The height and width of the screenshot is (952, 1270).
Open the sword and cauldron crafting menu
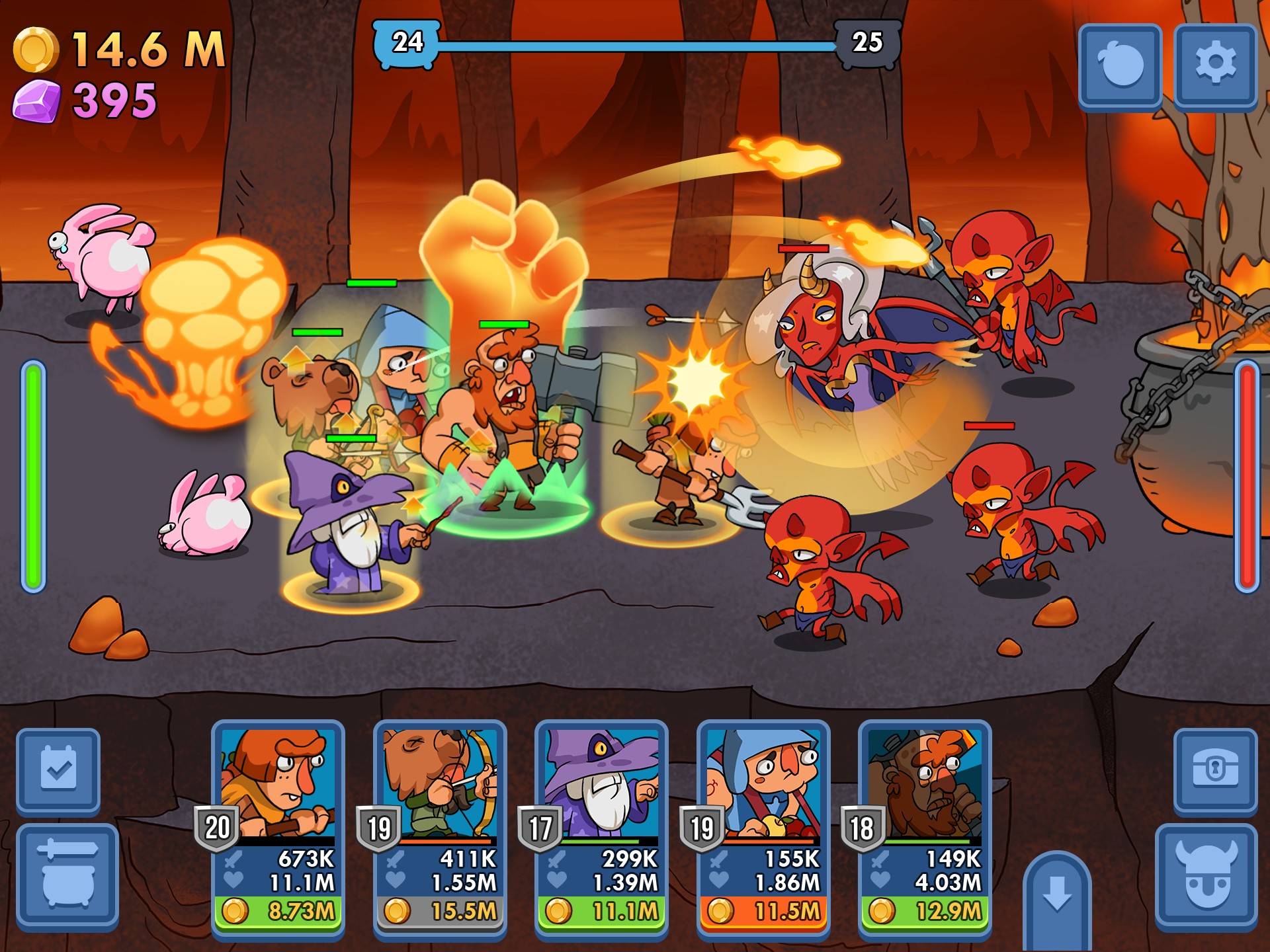pyautogui.click(x=67, y=874)
